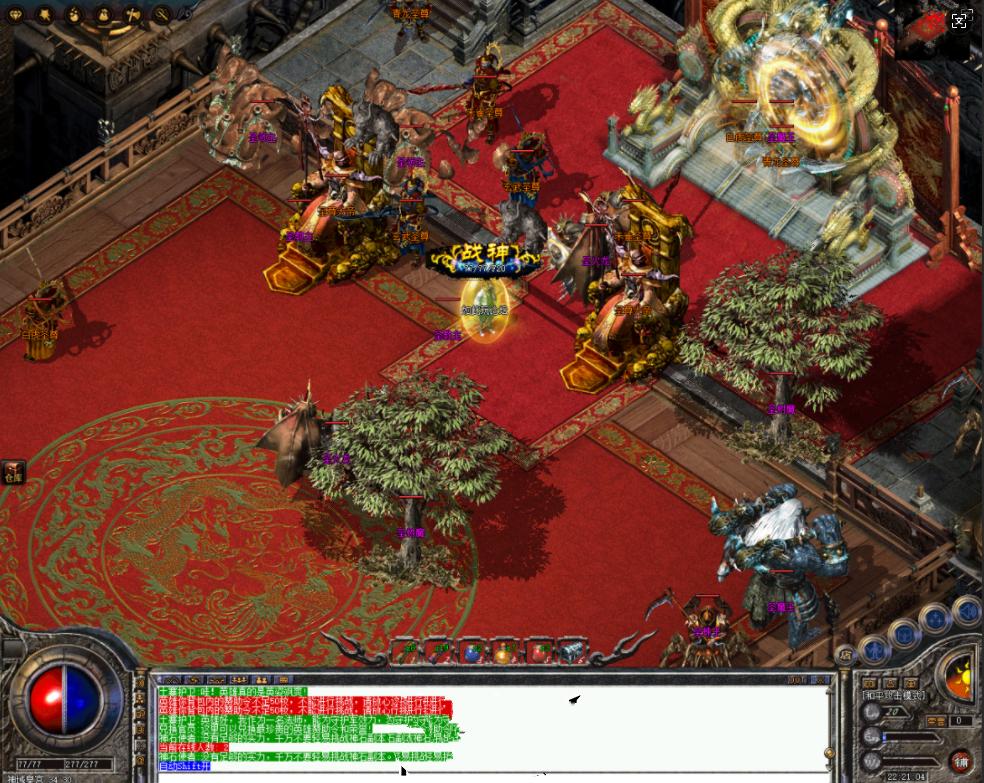
Task: Use the red potion quick slot
Action: pyautogui.click(x=537, y=652)
